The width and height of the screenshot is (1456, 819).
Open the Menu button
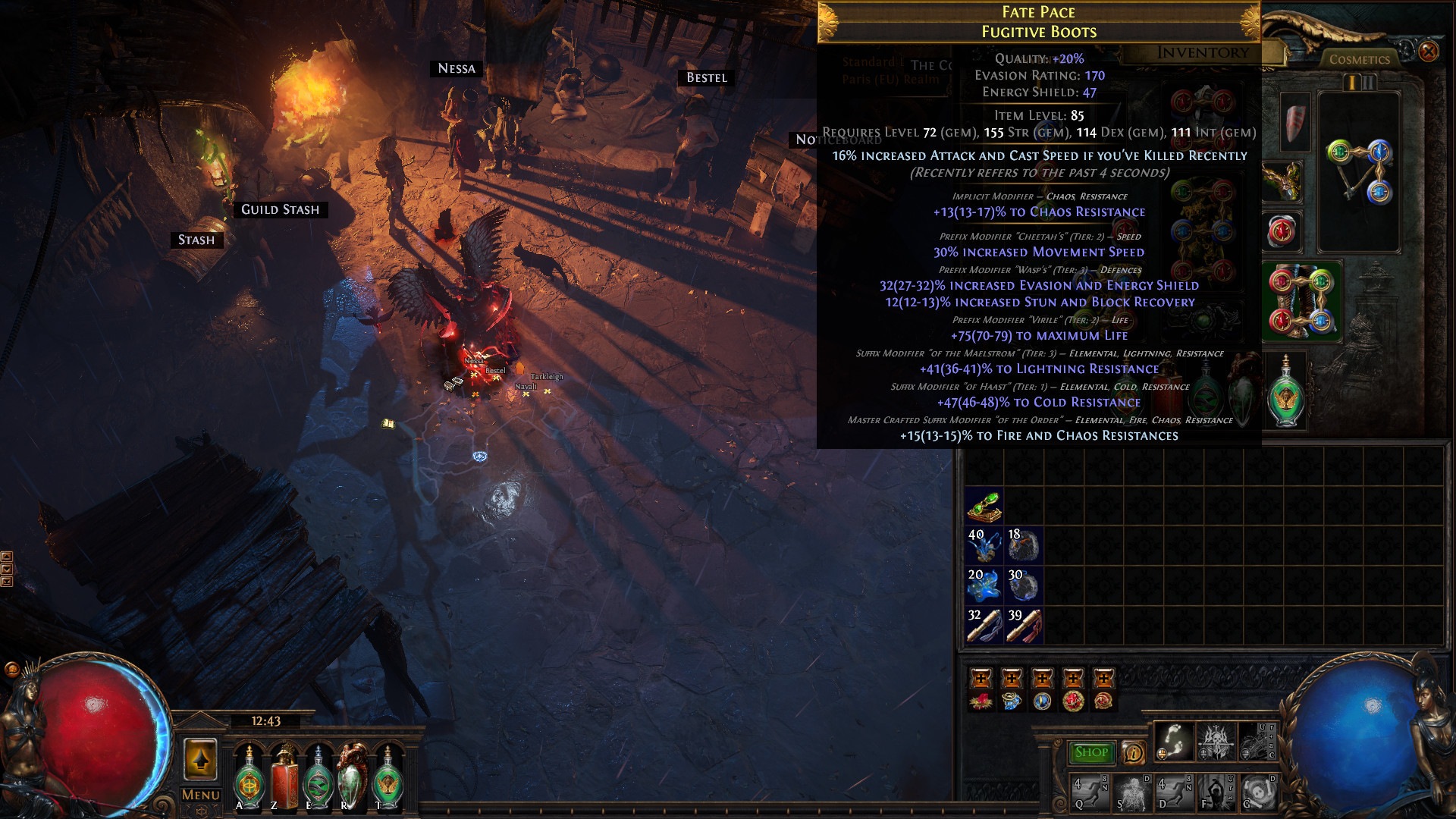point(200,795)
